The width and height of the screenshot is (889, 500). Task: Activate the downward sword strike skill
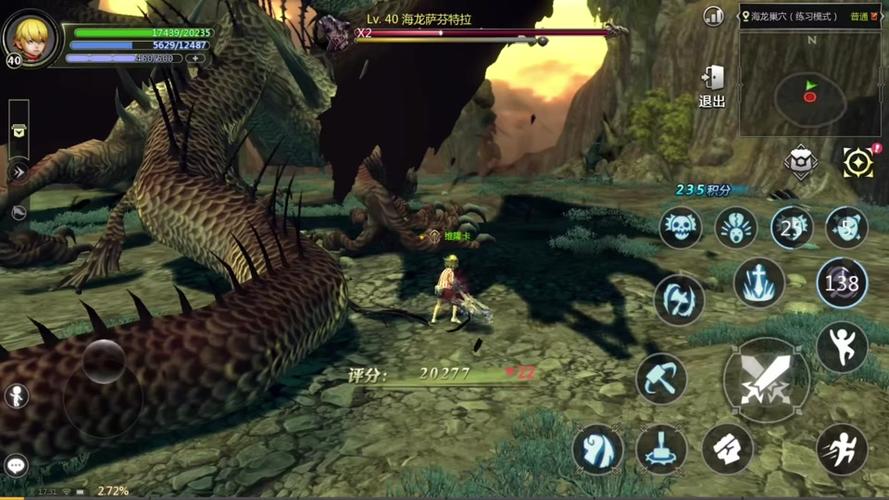tap(759, 282)
